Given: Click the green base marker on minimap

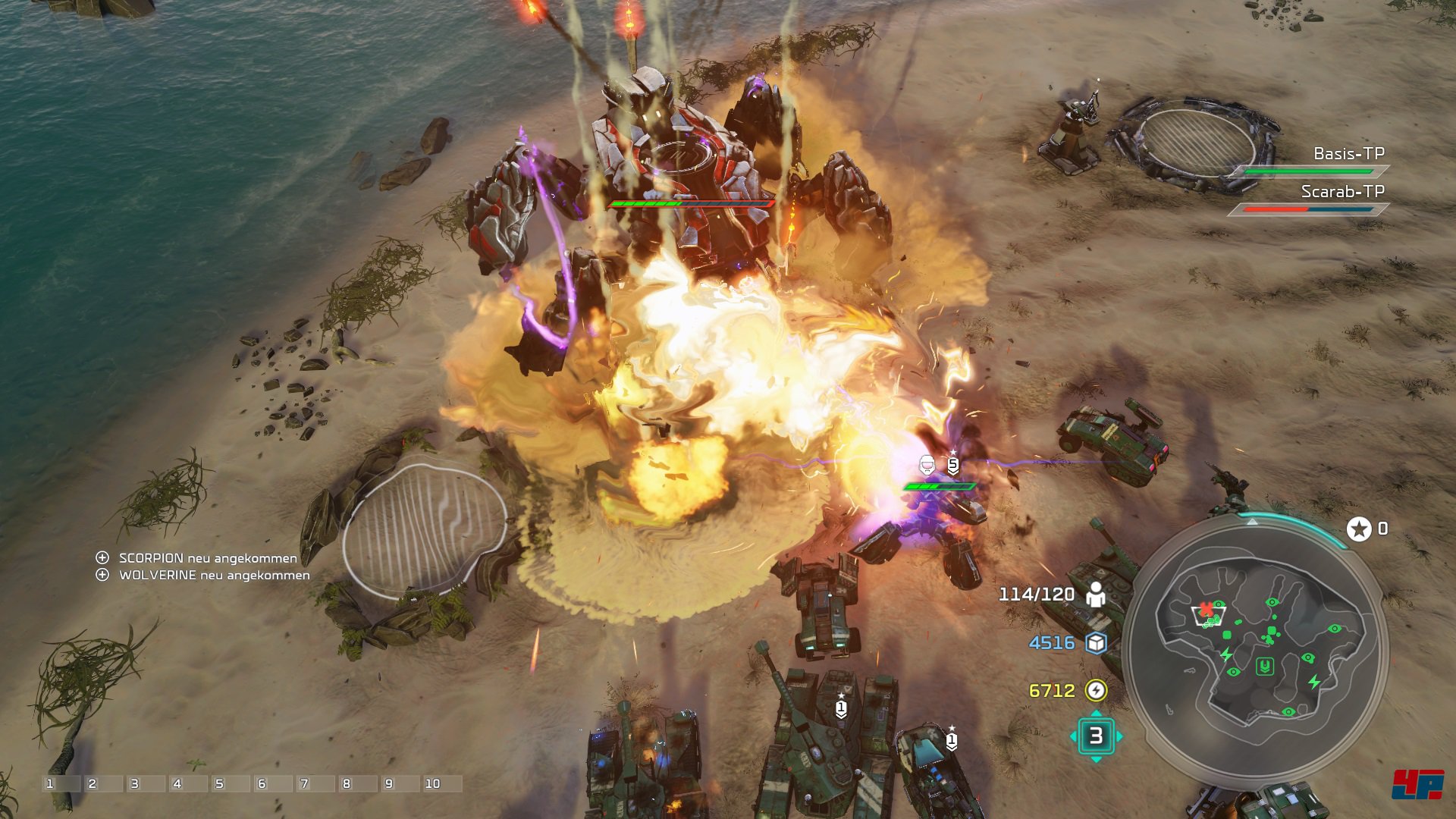Looking at the screenshot, I should (x=1264, y=667).
